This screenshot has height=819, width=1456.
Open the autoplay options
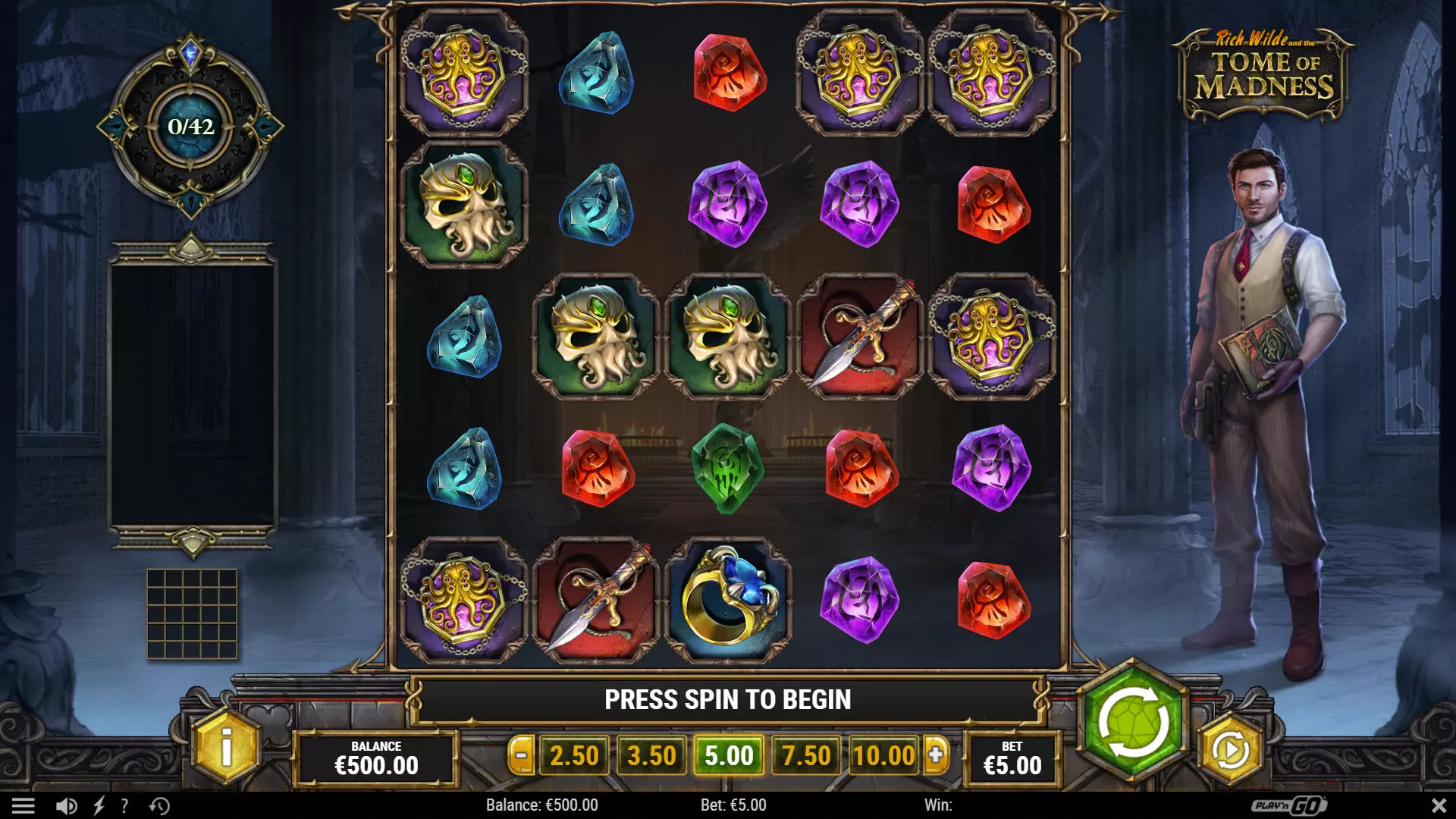coord(1229,750)
